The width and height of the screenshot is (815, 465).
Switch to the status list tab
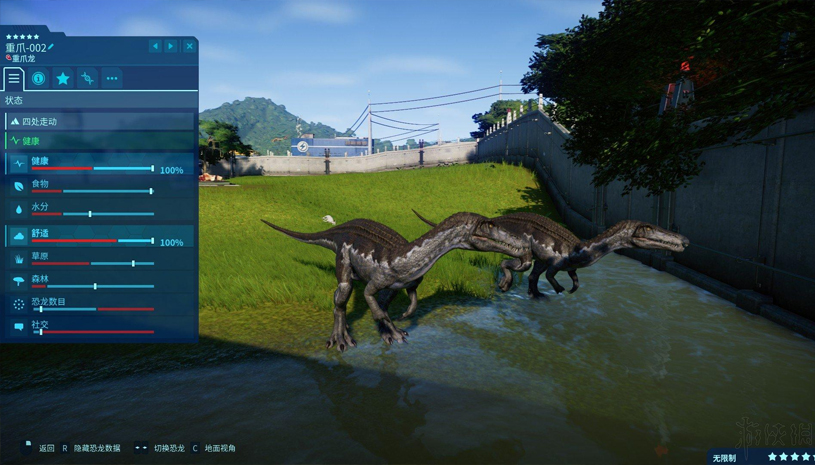(x=14, y=78)
